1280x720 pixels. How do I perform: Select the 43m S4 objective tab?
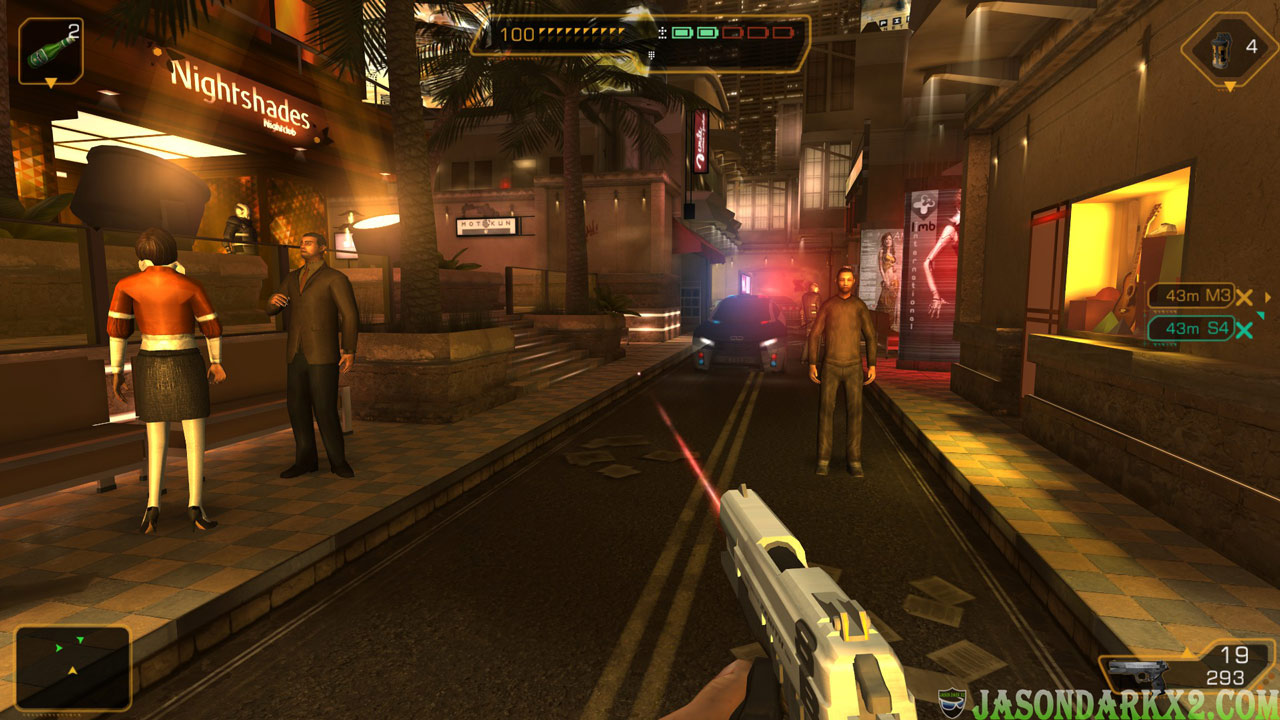pos(1192,328)
